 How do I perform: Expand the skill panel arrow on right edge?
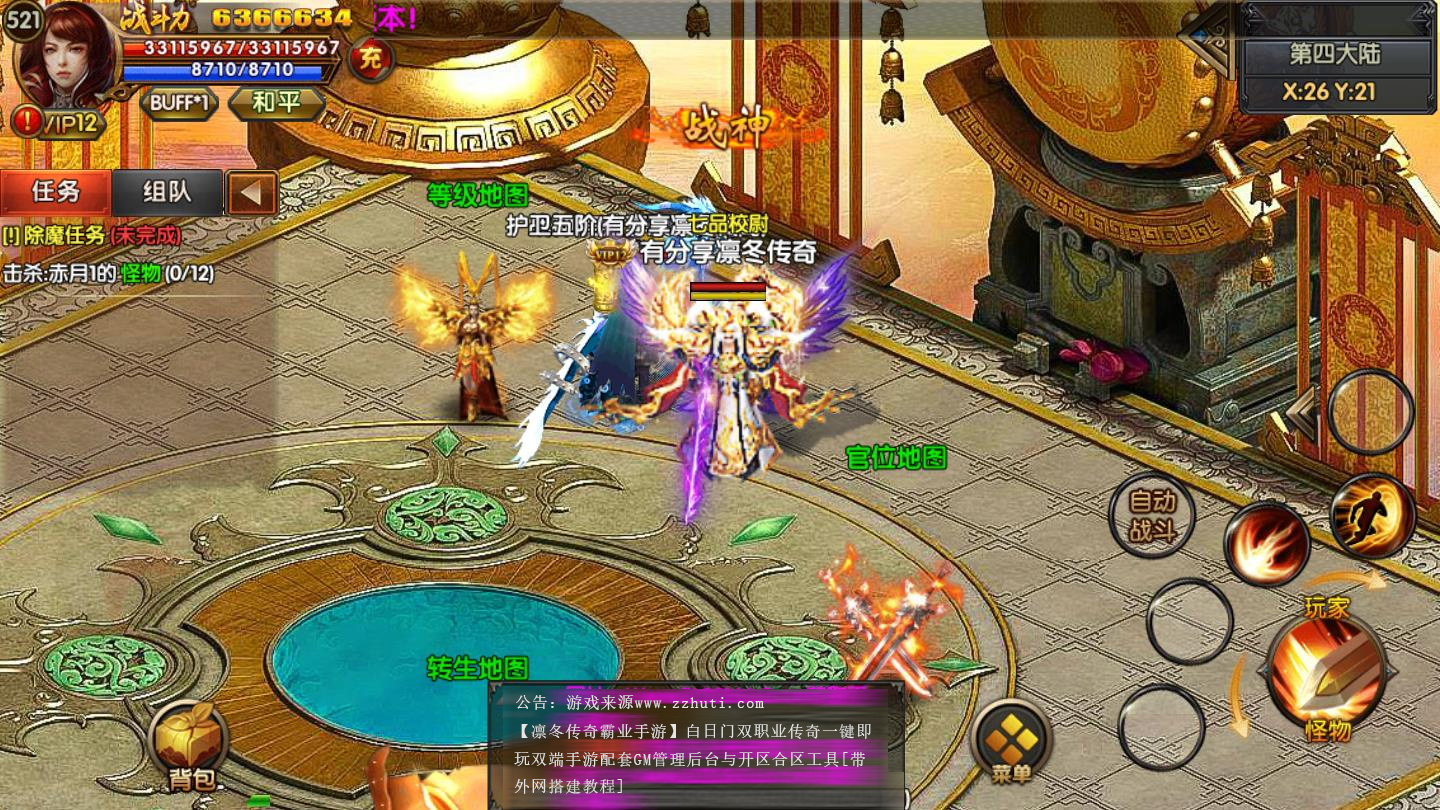(1301, 413)
